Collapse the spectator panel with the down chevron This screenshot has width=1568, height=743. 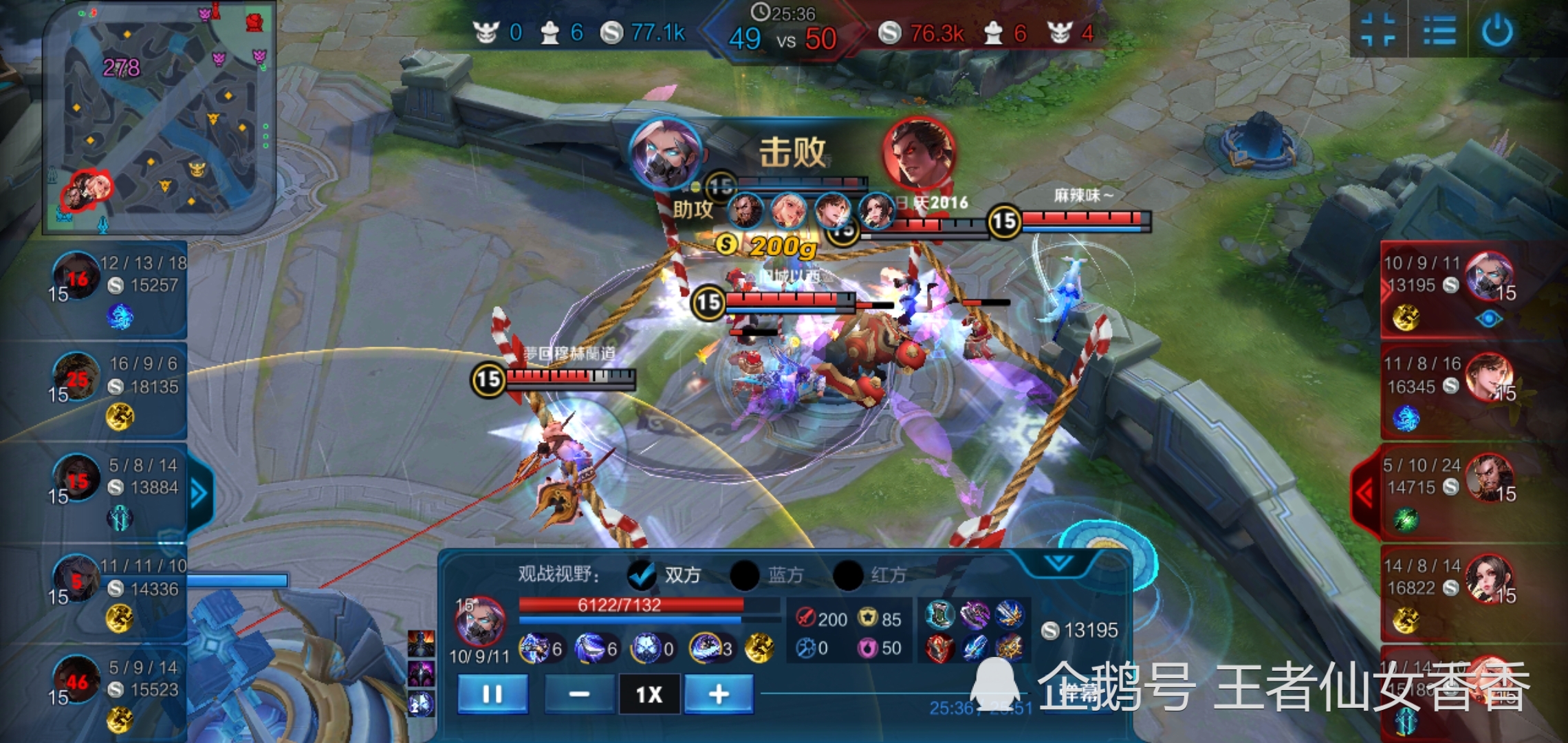click(1058, 564)
